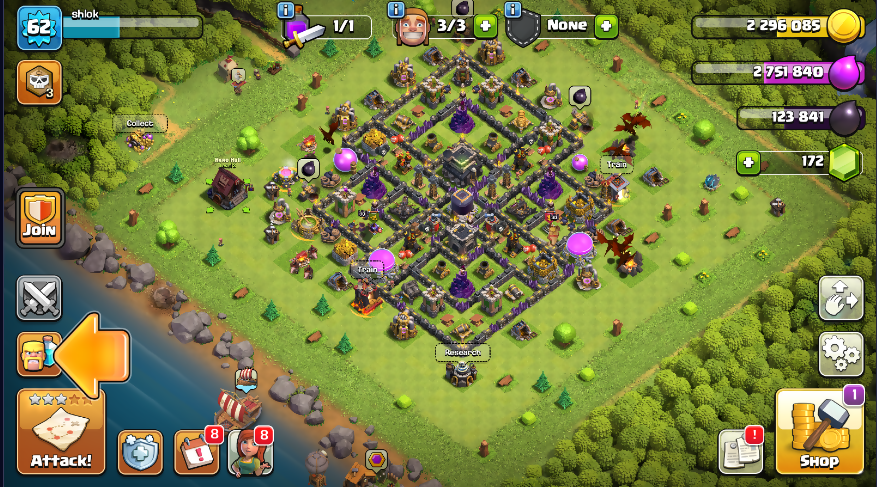Screen dimensions: 877x487
Task: Open the Shop
Action: coord(819,431)
